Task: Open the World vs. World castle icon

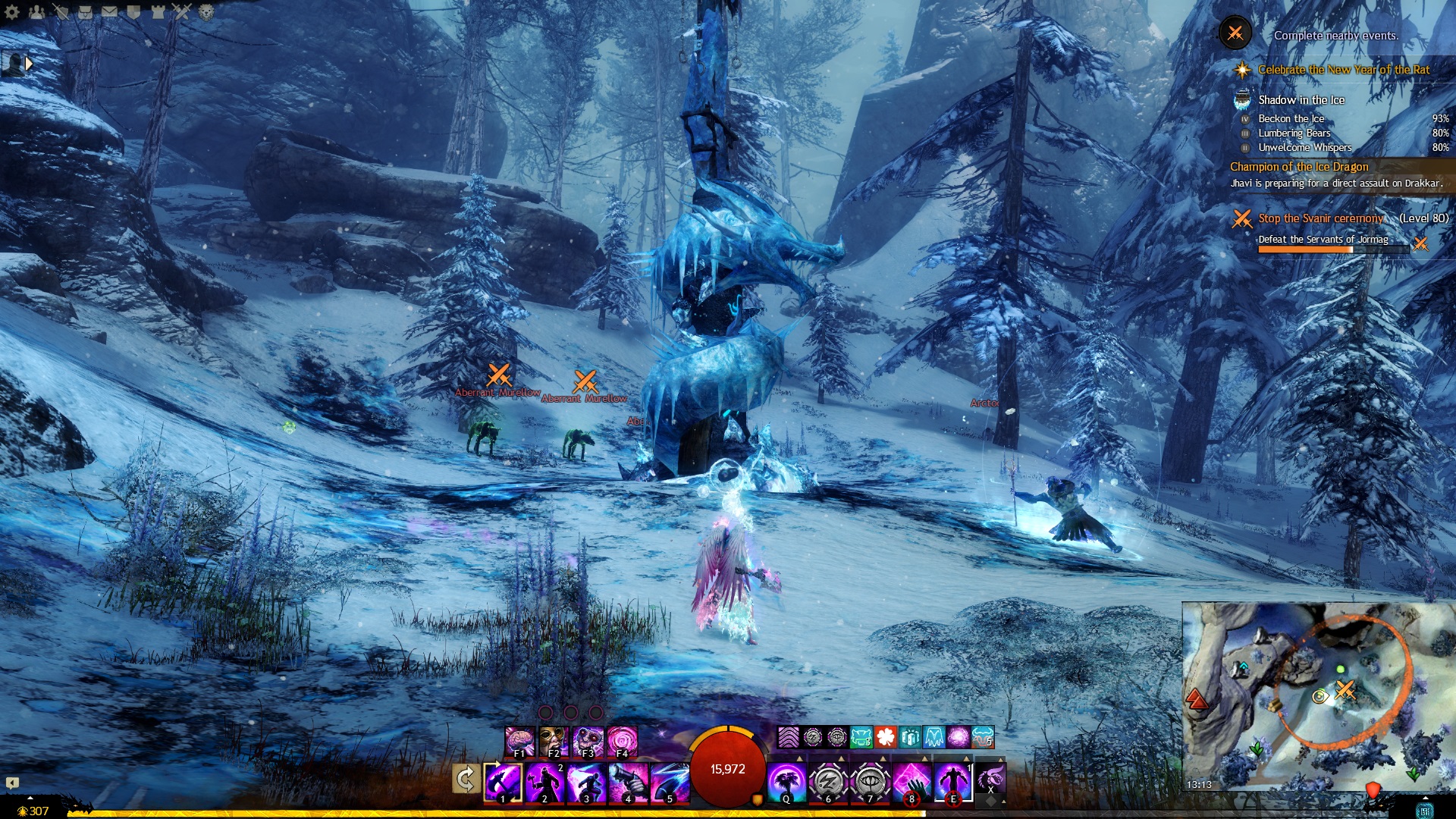Action: [158, 11]
